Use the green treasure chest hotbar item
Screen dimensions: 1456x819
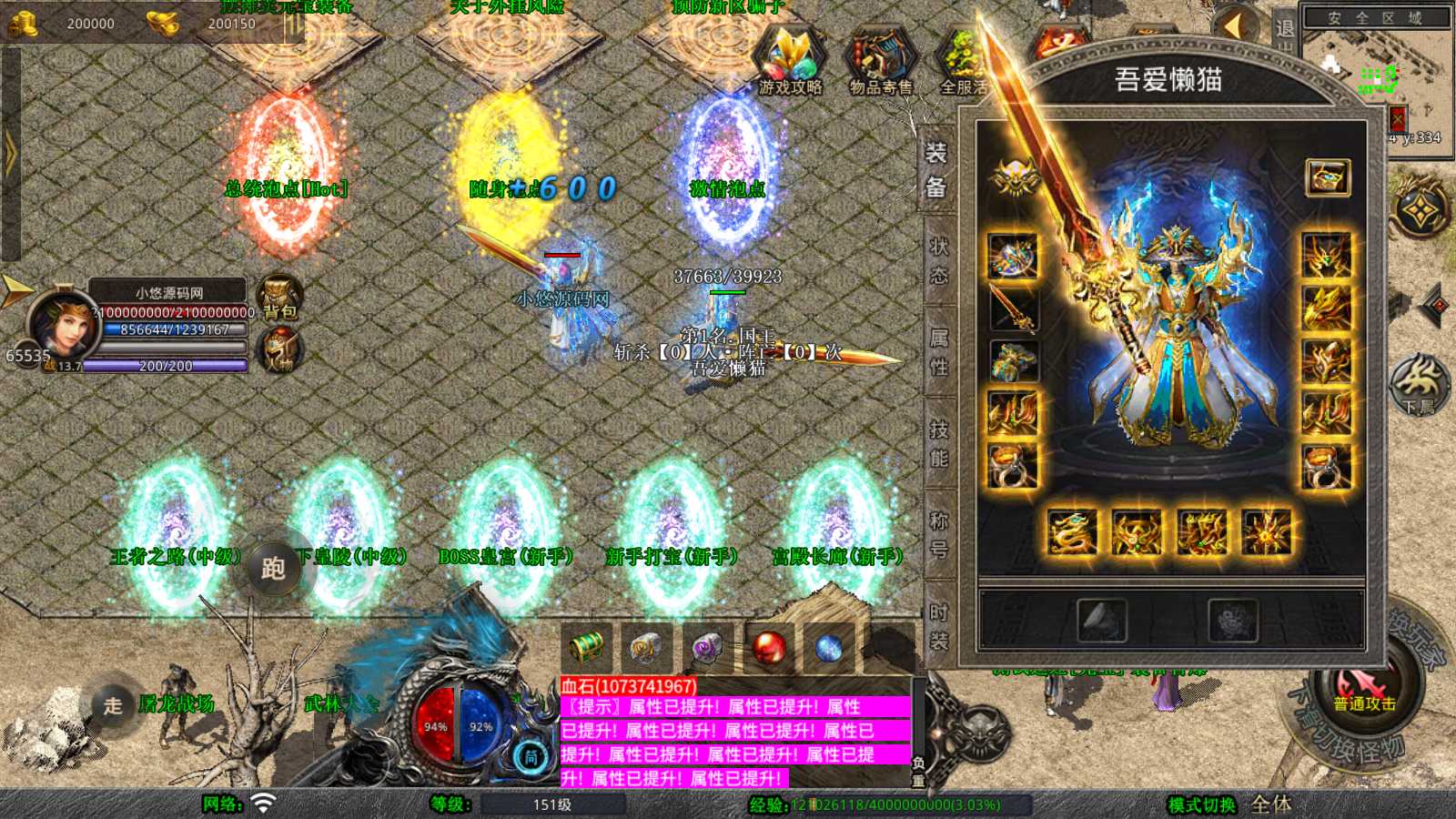tap(585, 647)
